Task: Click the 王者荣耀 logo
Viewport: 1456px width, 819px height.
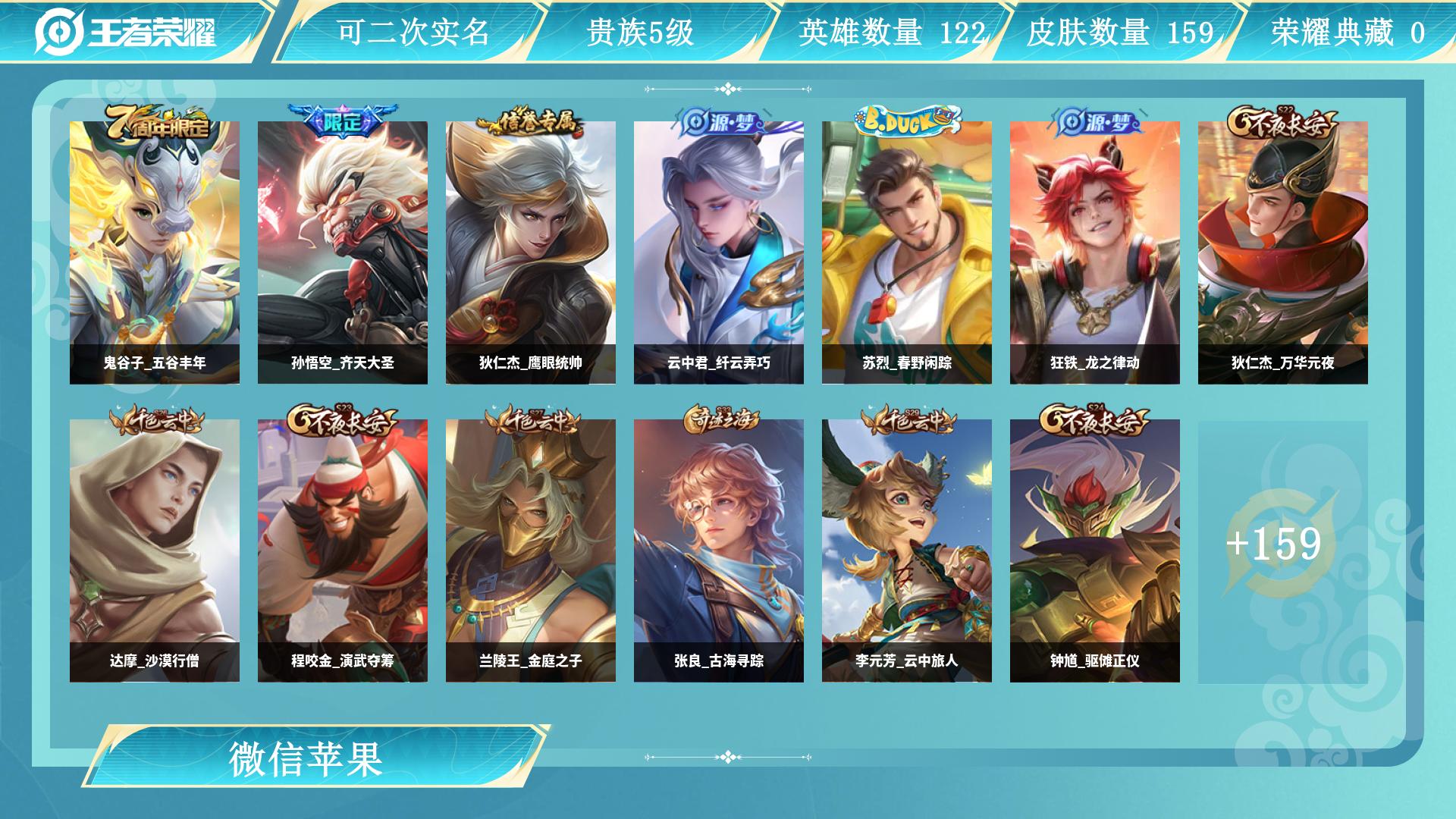Action: click(x=126, y=32)
